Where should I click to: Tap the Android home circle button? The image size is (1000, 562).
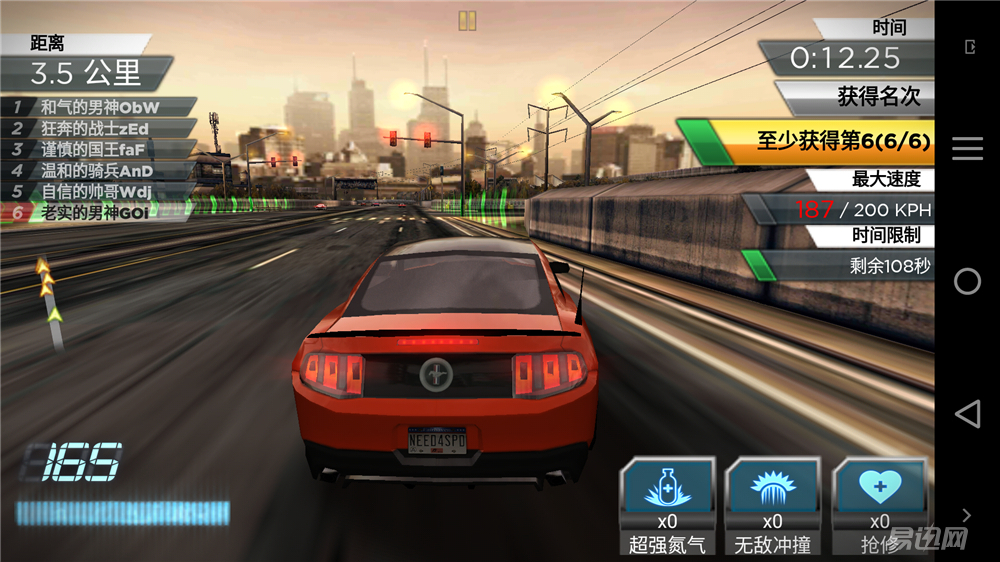point(967,281)
